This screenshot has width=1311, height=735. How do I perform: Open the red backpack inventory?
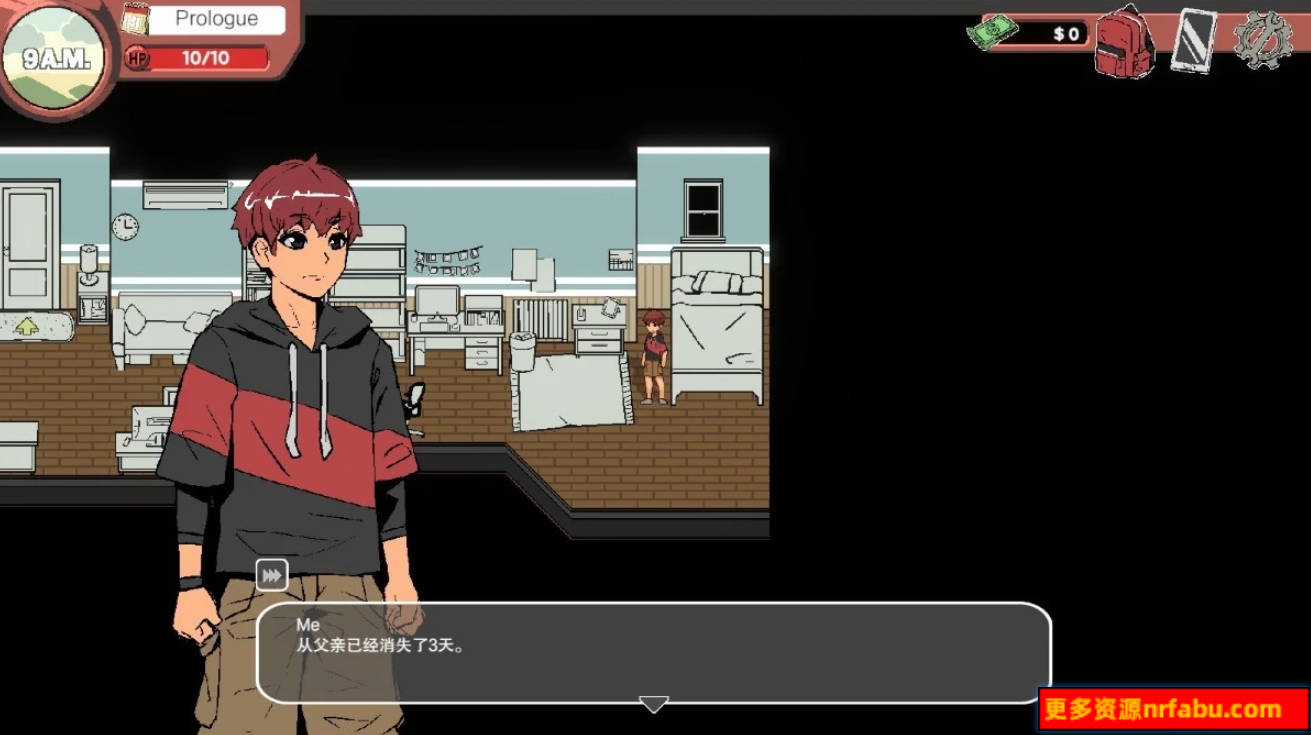click(x=1123, y=45)
